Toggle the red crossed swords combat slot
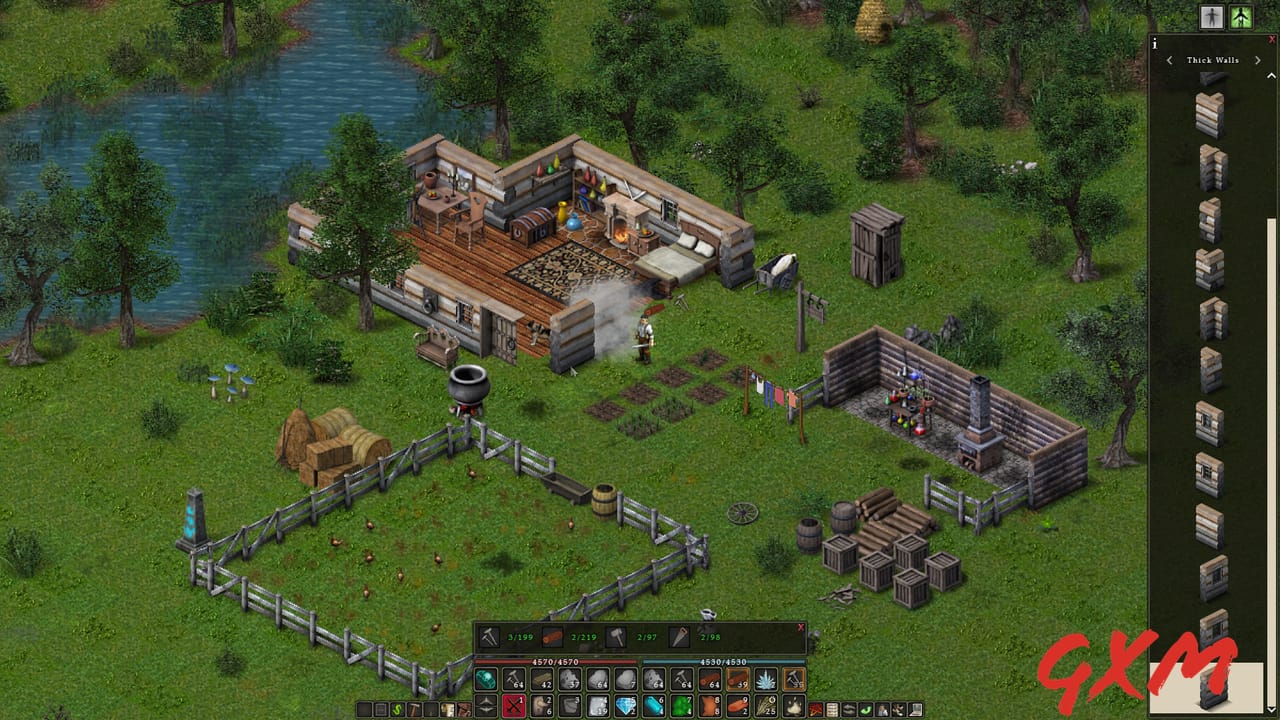Image resolution: width=1280 pixels, height=720 pixels. tap(511, 706)
